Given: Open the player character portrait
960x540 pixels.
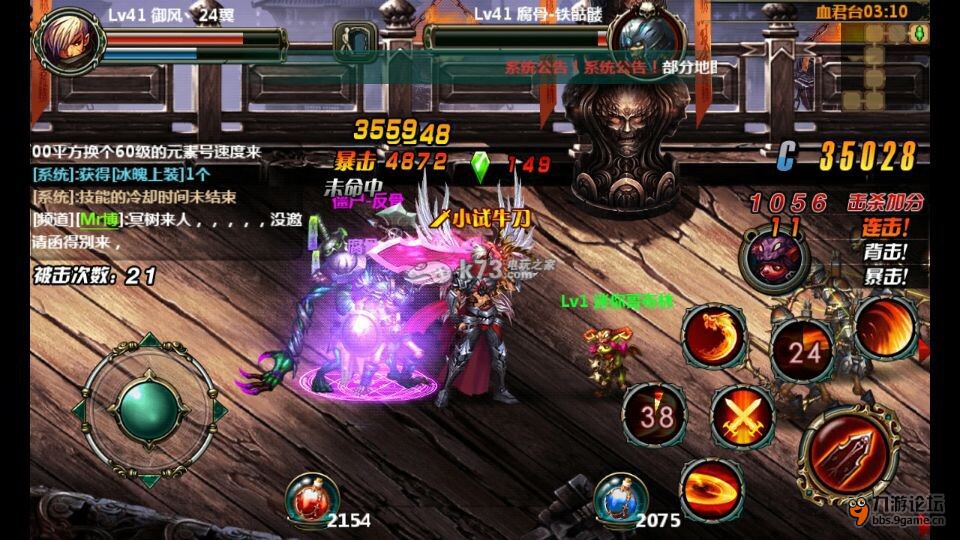Looking at the screenshot, I should pos(66,38).
